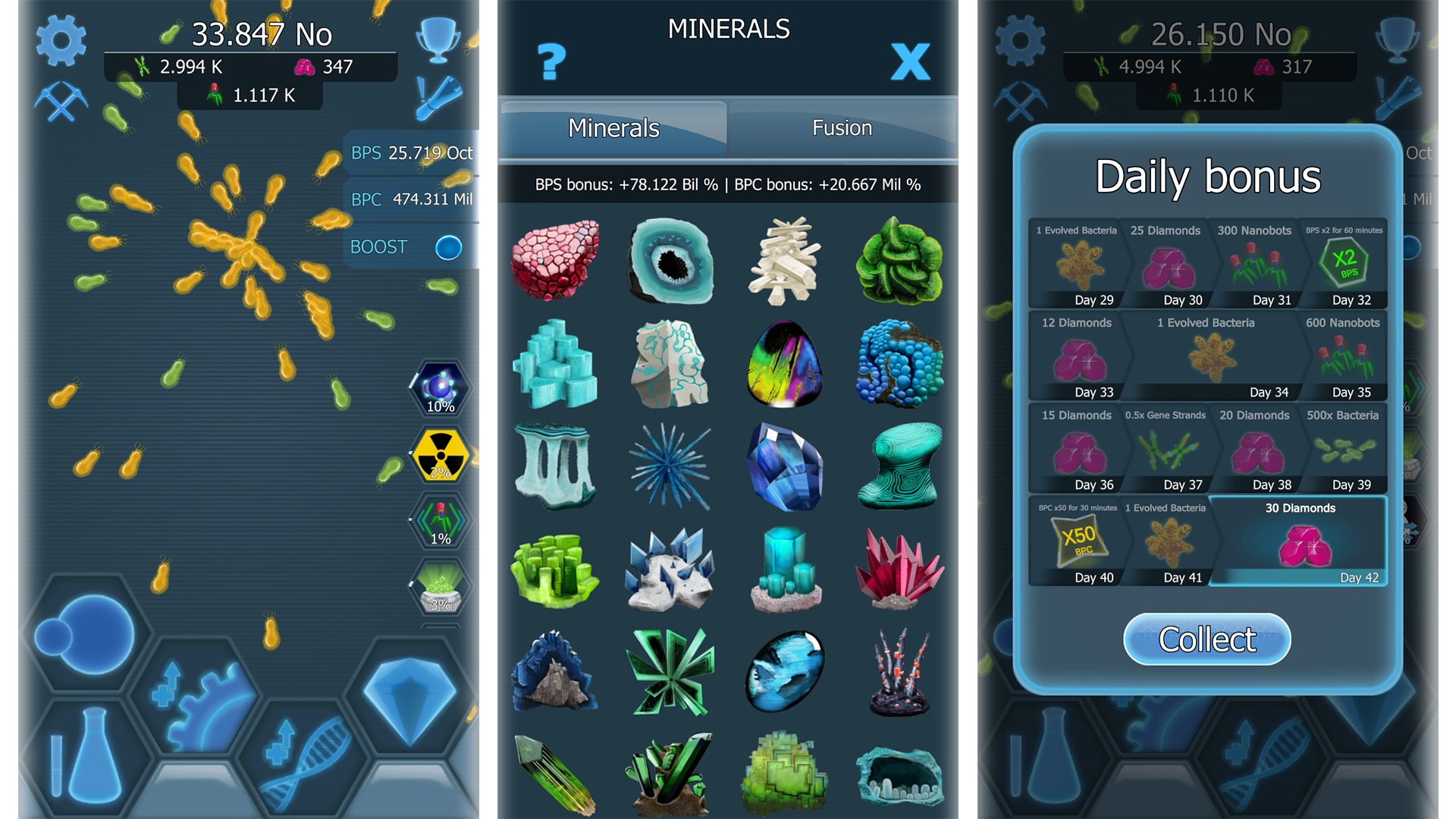
Task: Select the flippers upgrade icon
Action: coord(440,99)
